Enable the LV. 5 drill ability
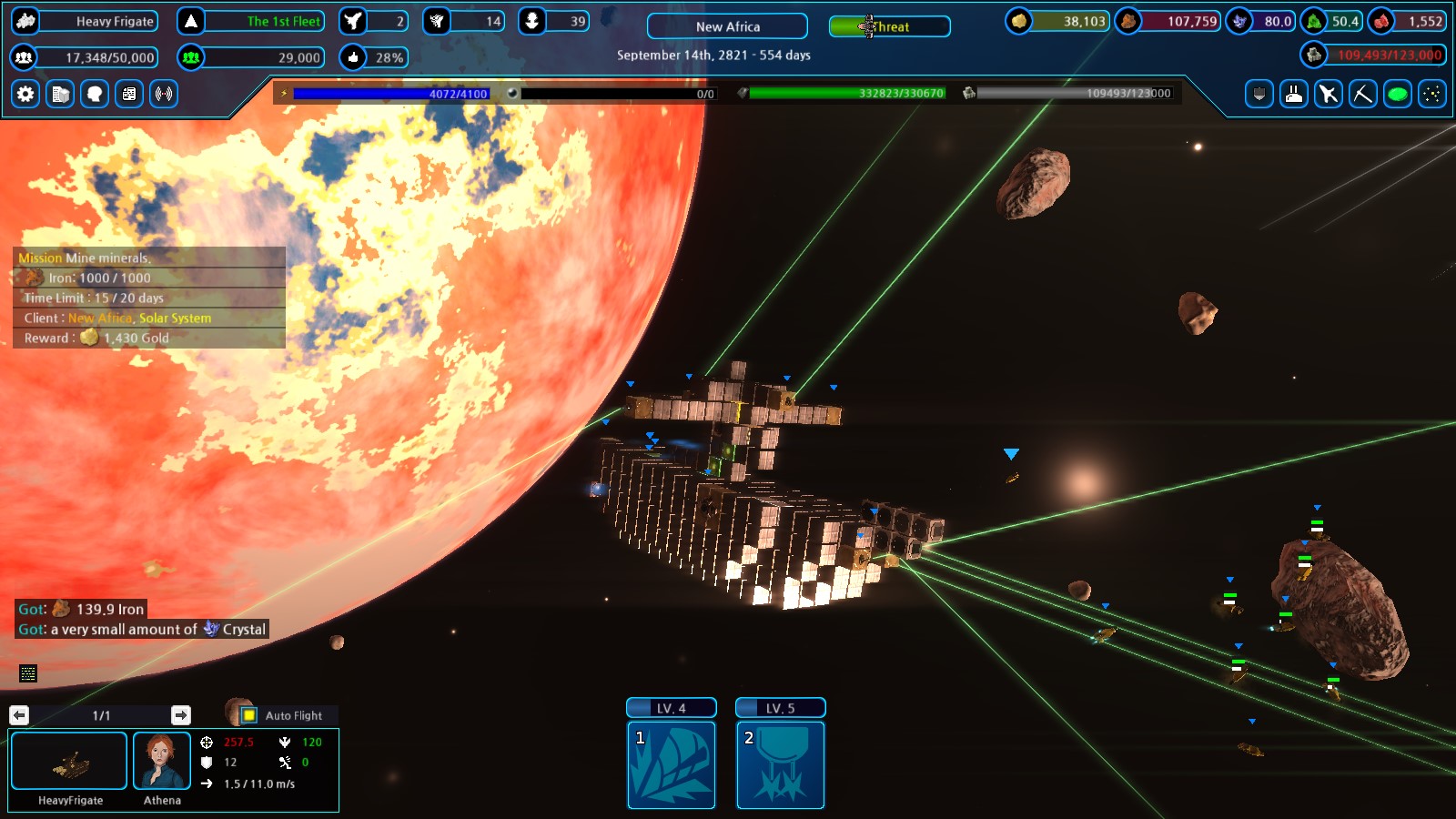Image resolution: width=1456 pixels, height=819 pixels. 780,765
